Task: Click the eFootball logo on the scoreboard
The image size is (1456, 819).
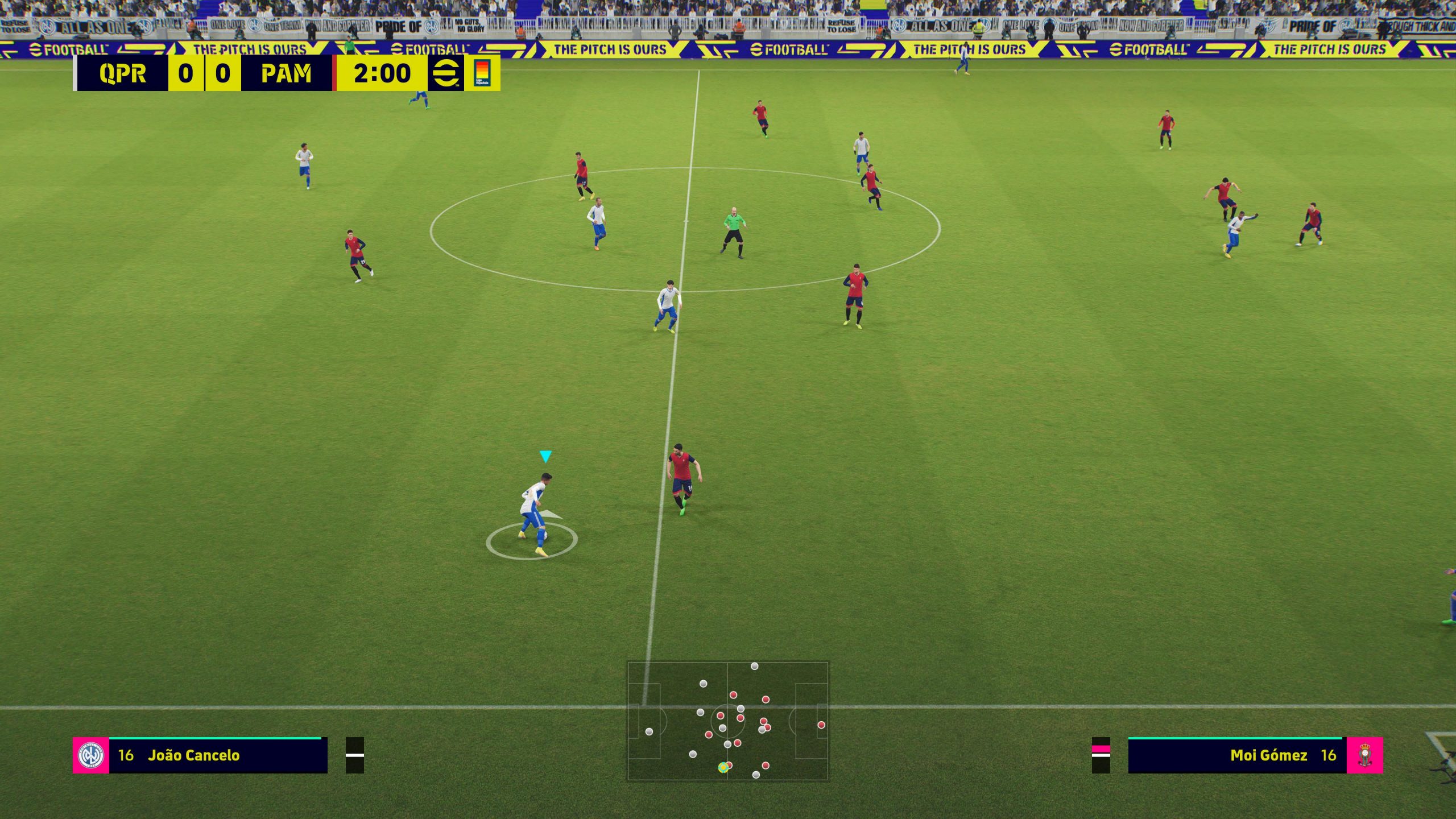Action: pyautogui.click(x=446, y=73)
